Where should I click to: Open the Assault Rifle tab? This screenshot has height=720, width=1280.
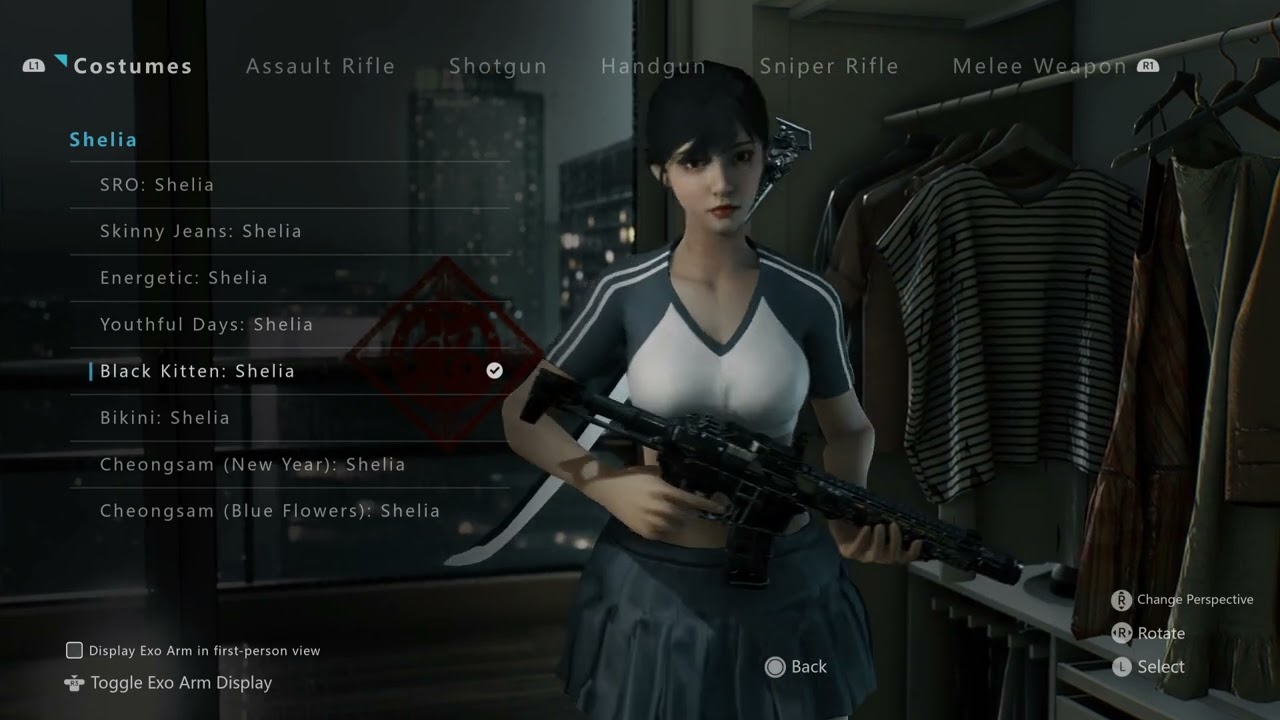click(320, 66)
